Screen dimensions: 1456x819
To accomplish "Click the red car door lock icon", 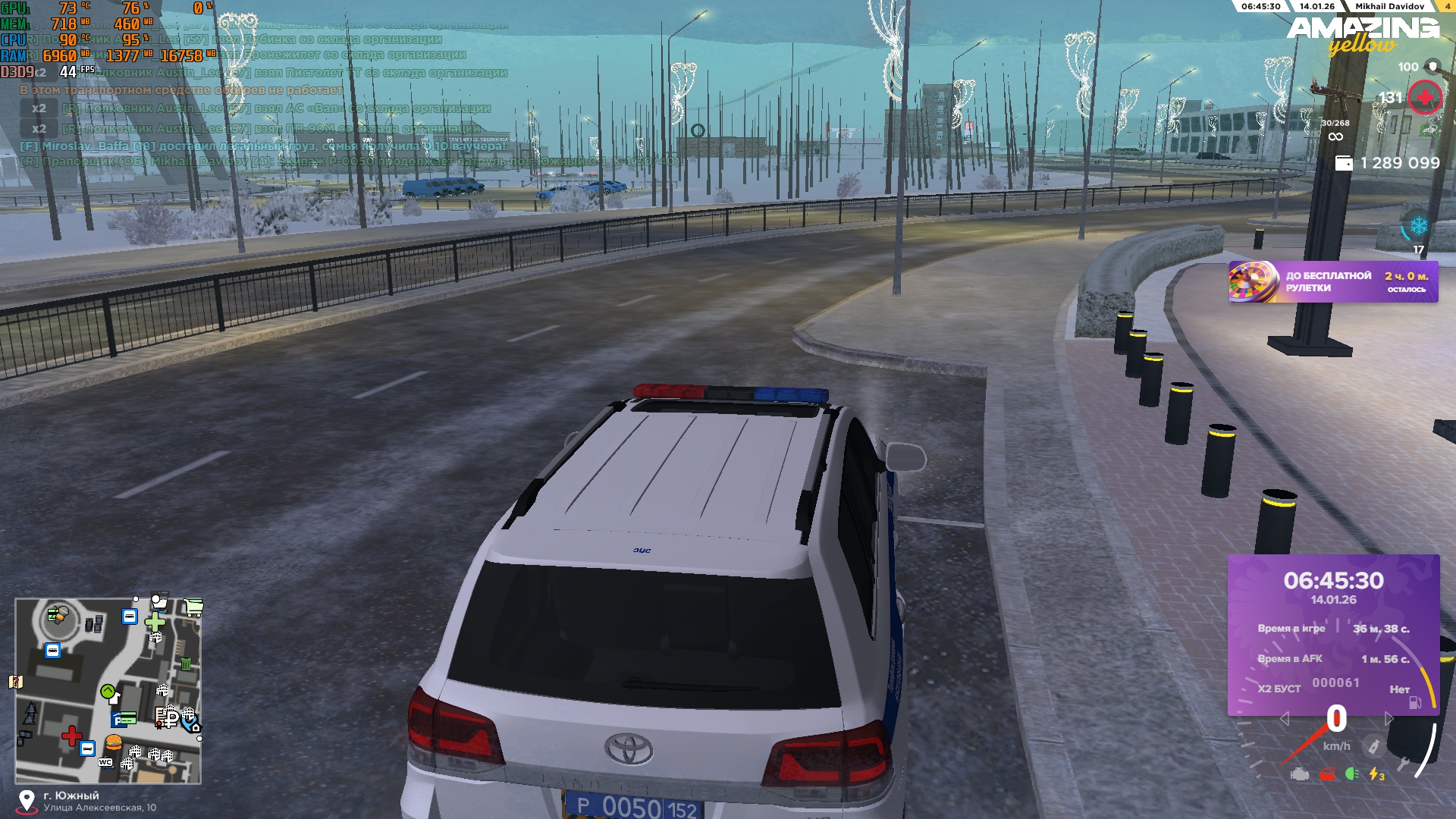I will click(x=1326, y=774).
